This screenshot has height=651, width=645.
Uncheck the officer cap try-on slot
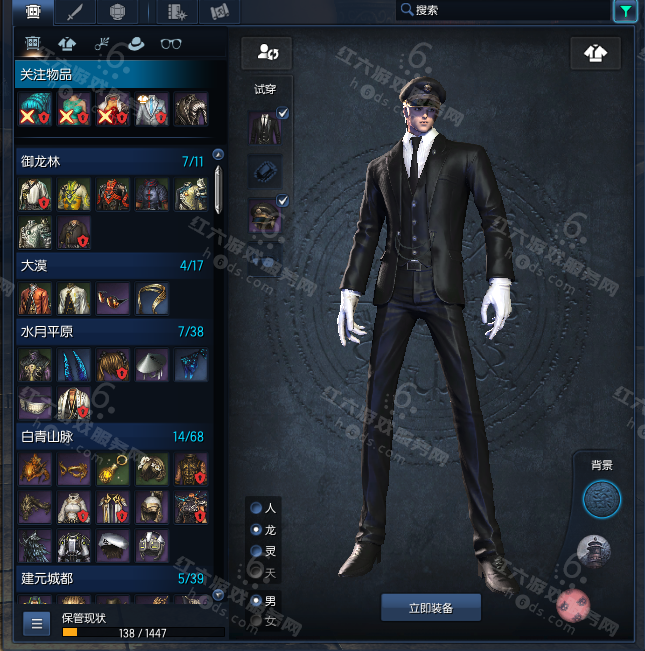pyautogui.click(x=283, y=201)
